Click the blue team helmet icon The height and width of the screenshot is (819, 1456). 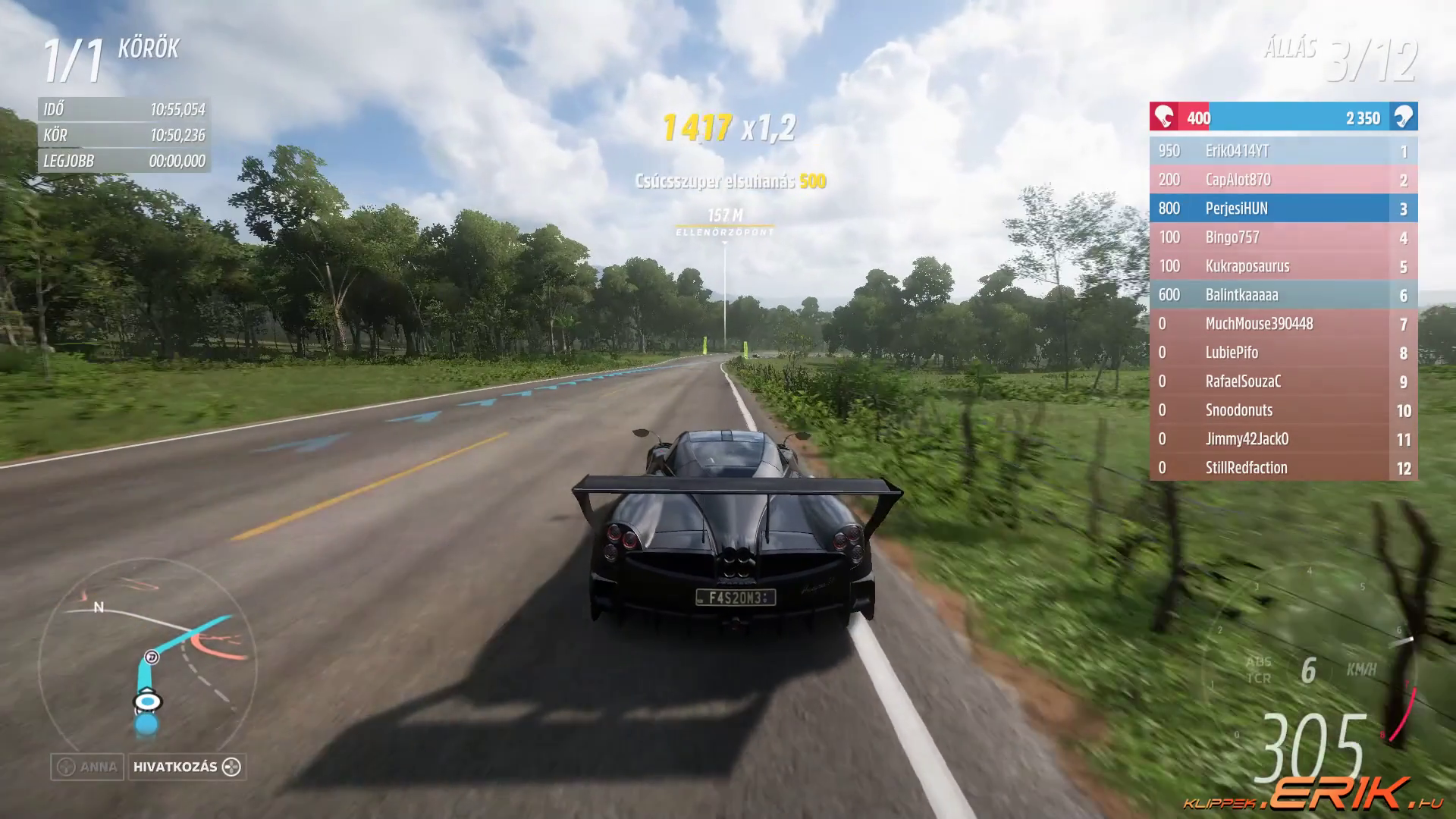tap(1404, 118)
